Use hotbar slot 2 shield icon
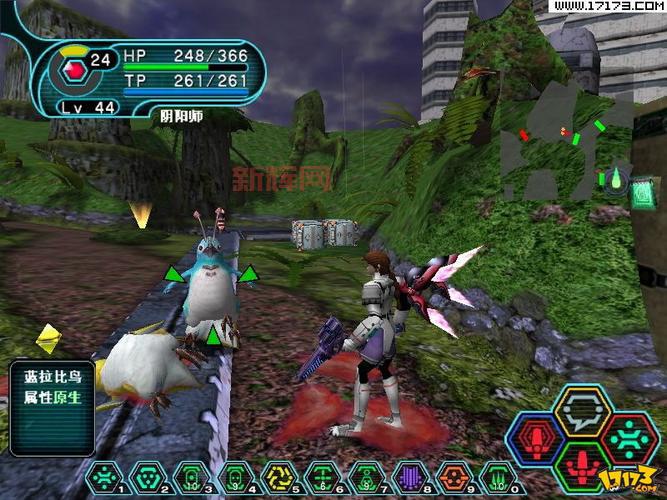The height and width of the screenshot is (500, 667). [146, 477]
